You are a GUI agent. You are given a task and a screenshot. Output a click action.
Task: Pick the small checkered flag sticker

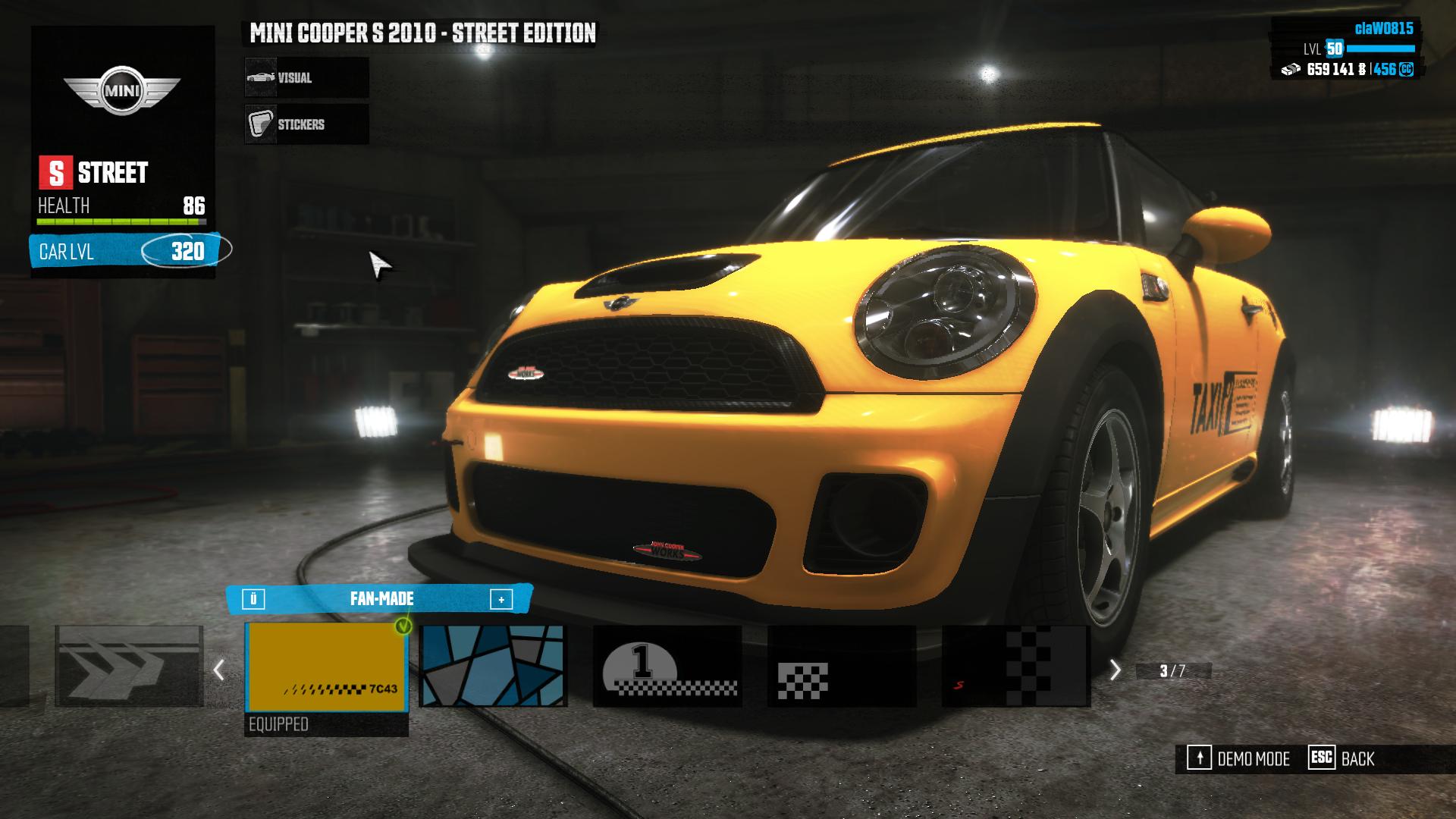tap(842, 667)
